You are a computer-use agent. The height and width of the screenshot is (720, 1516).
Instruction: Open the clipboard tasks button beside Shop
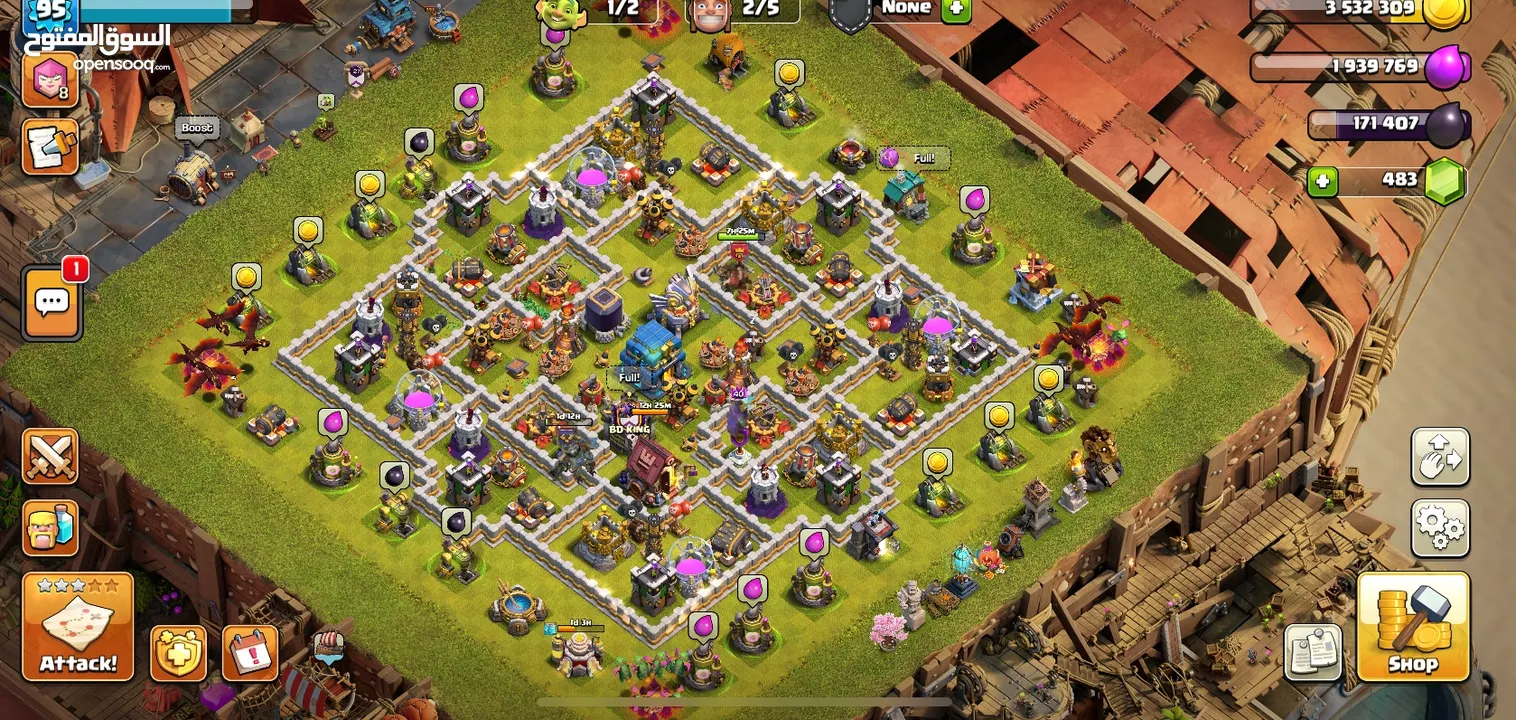point(1312,652)
